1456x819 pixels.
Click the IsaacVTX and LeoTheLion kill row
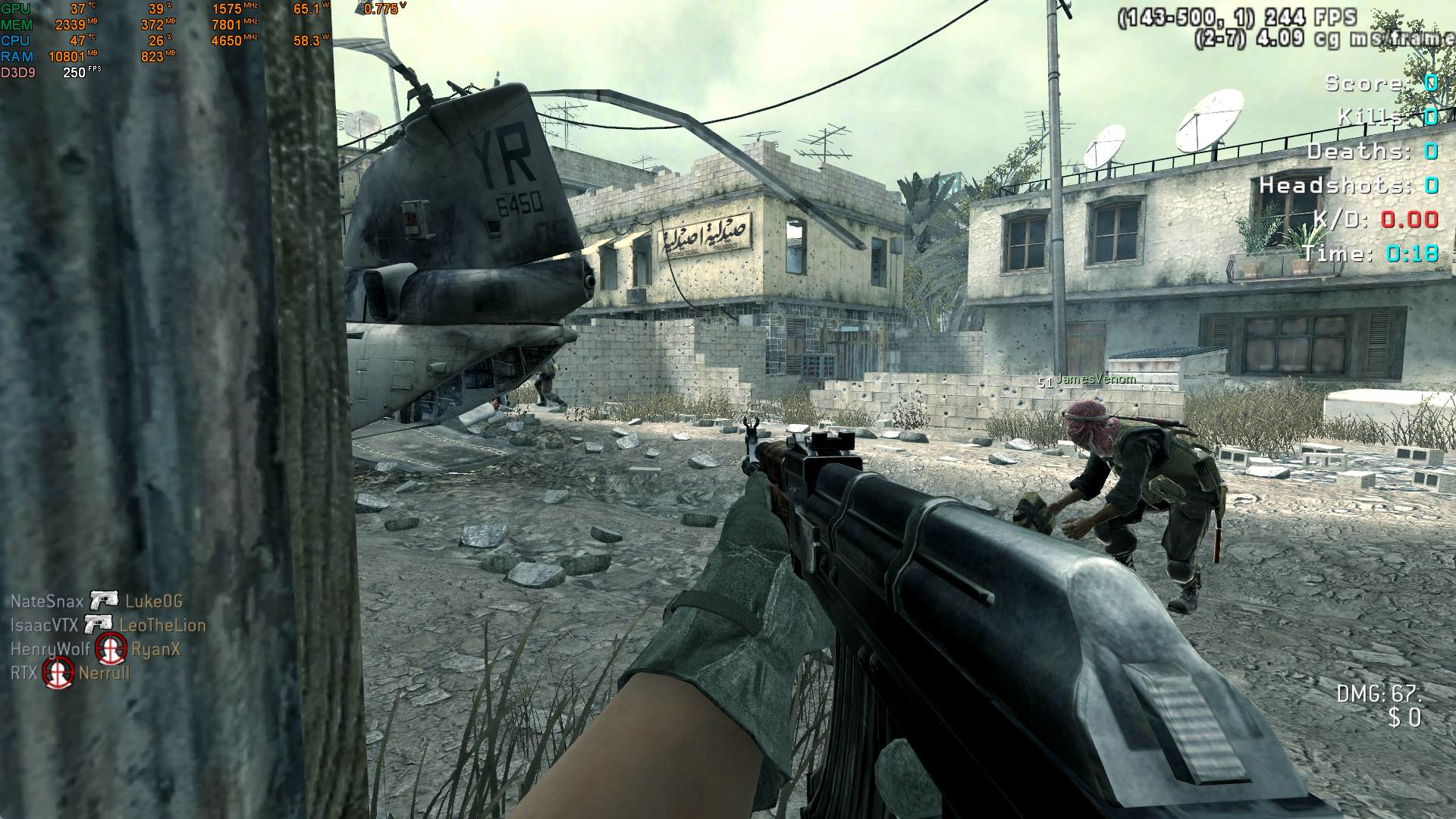point(108,626)
